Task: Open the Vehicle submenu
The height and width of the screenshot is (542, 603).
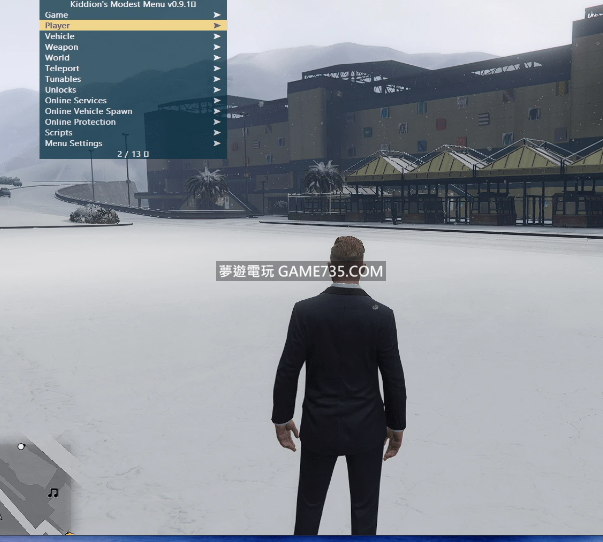Action: point(60,36)
